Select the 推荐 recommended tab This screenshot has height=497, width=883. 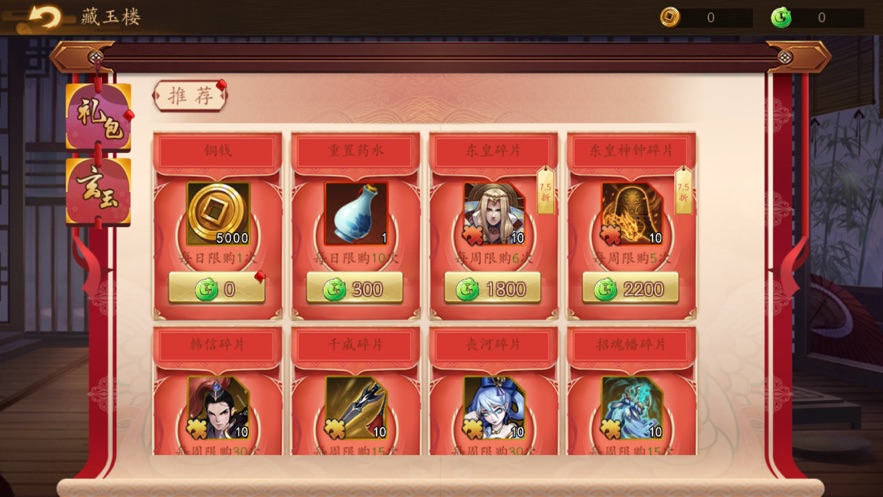(x=189, y=96)
